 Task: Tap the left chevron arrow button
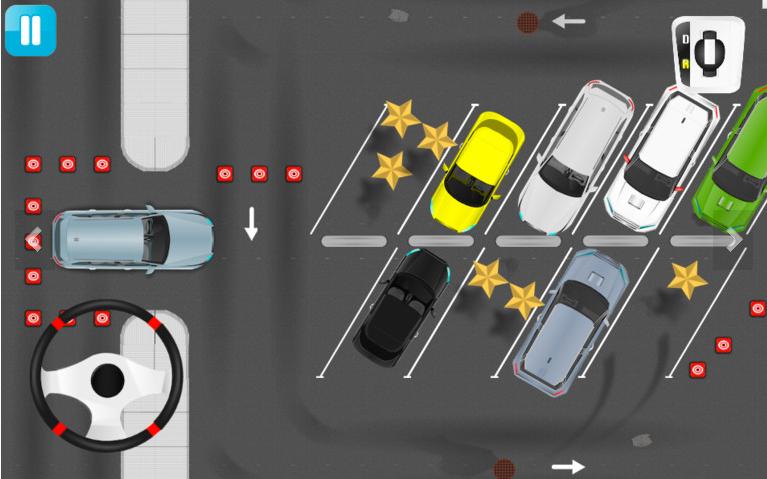point(33,240)
